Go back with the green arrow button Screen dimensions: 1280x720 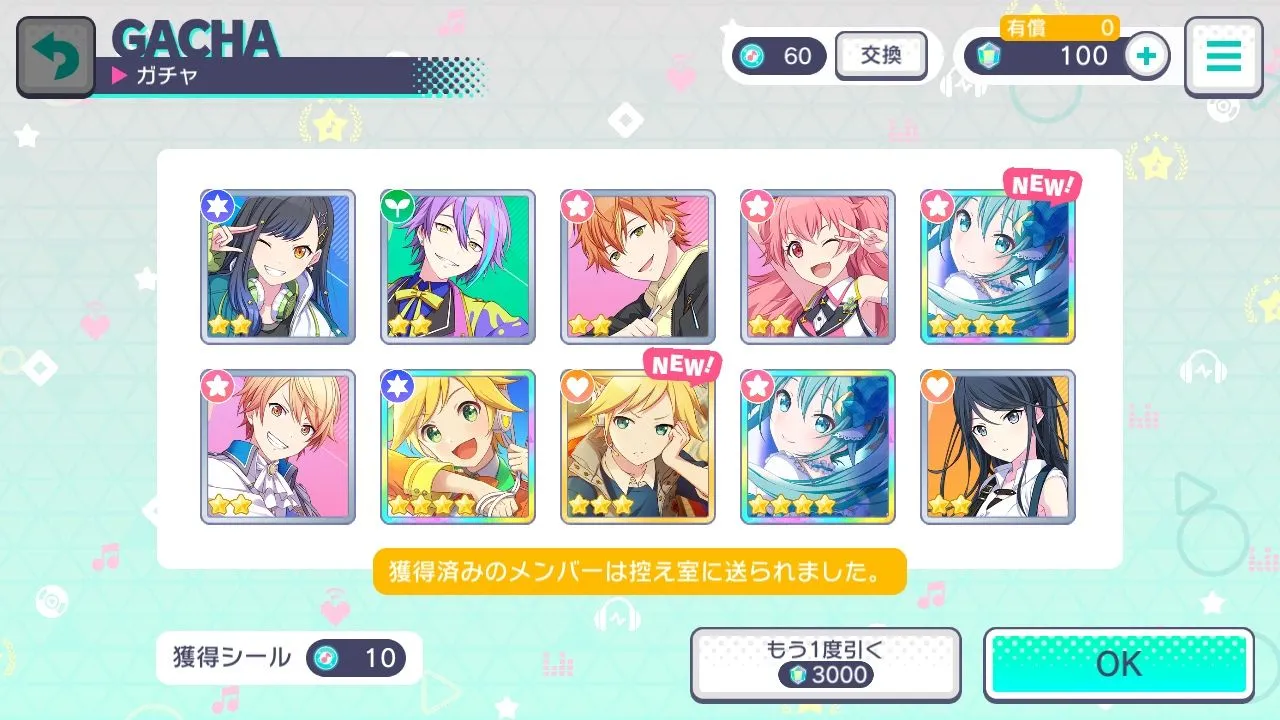pyautogui.click(x=56, y=57)
